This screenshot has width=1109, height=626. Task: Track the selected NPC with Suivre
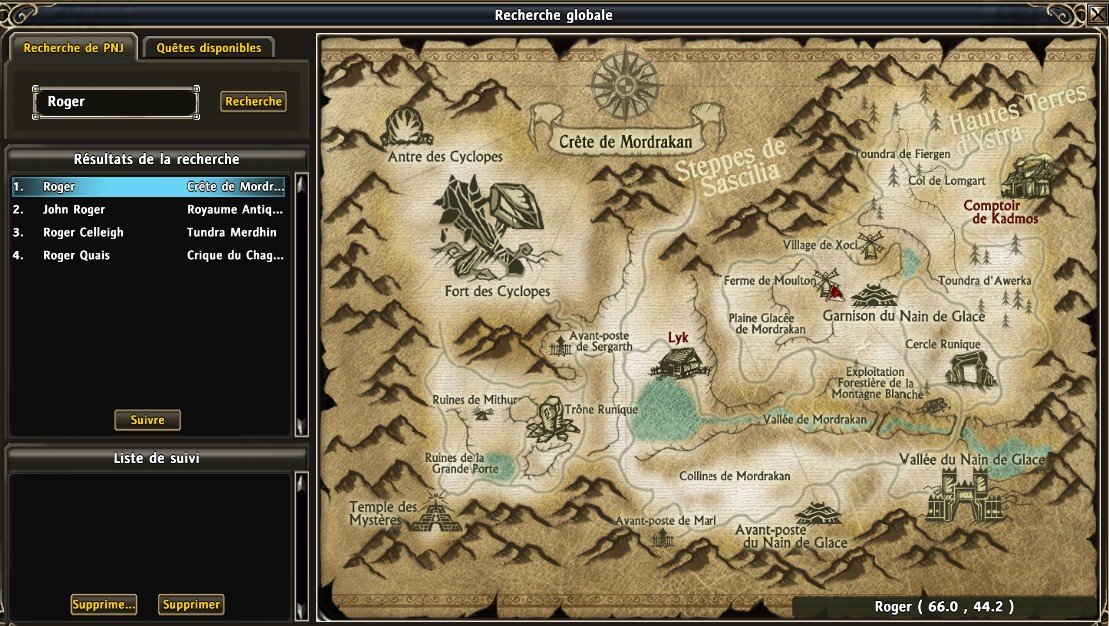coord(148,420)
